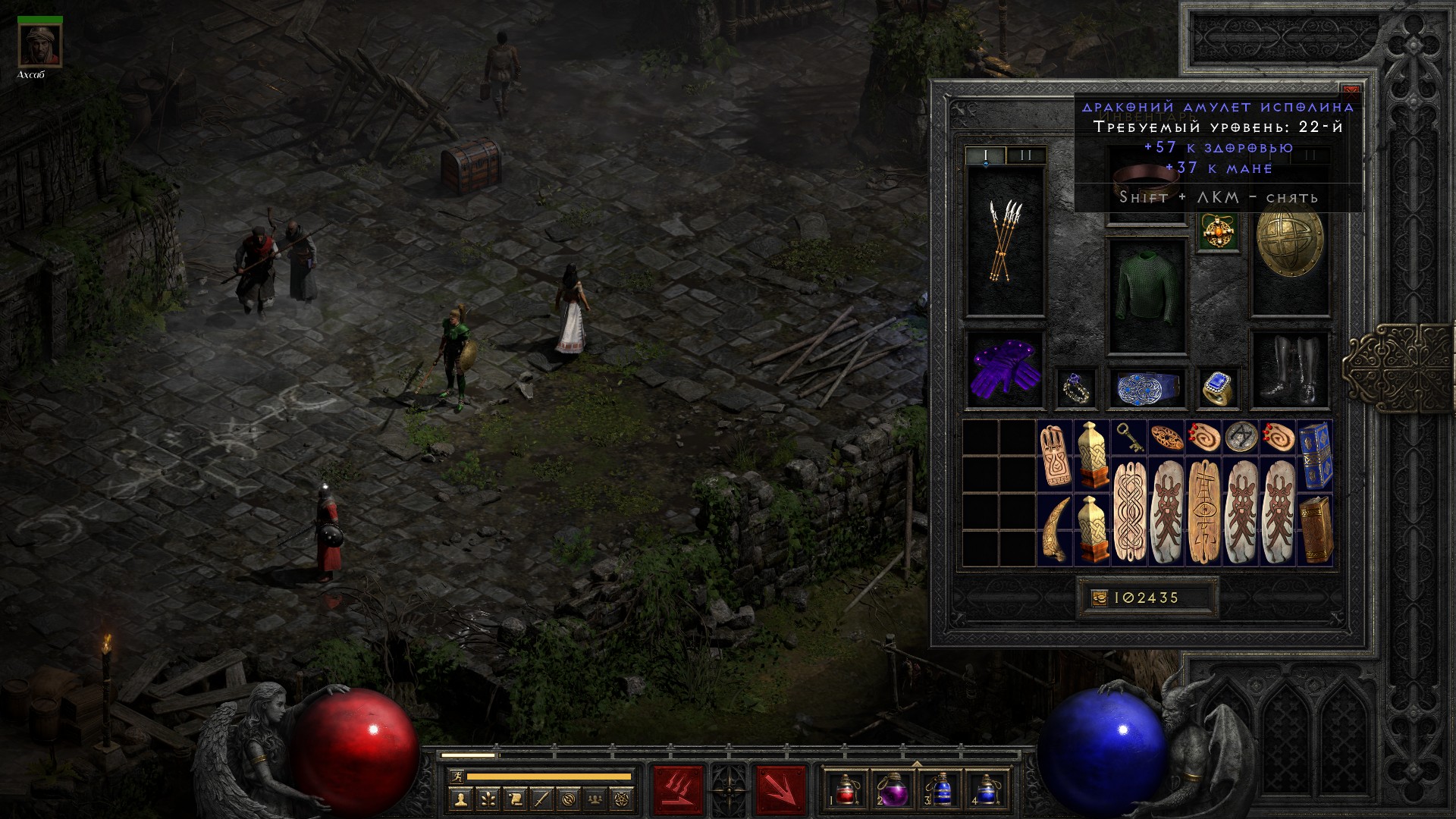The image size is (1456, 819).
Task: Select the horn item in inventory
Action: click(1055, 529)
